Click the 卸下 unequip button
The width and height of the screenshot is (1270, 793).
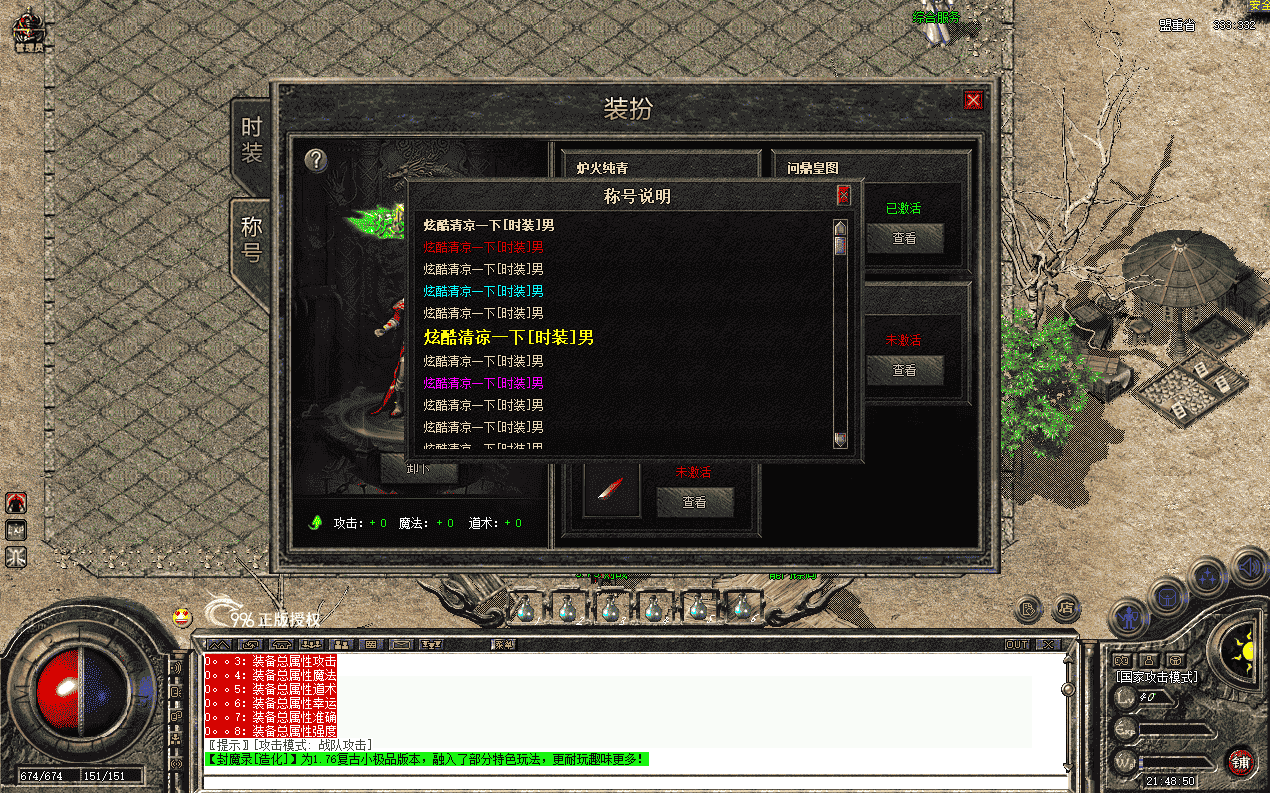[x=419, y=470]
